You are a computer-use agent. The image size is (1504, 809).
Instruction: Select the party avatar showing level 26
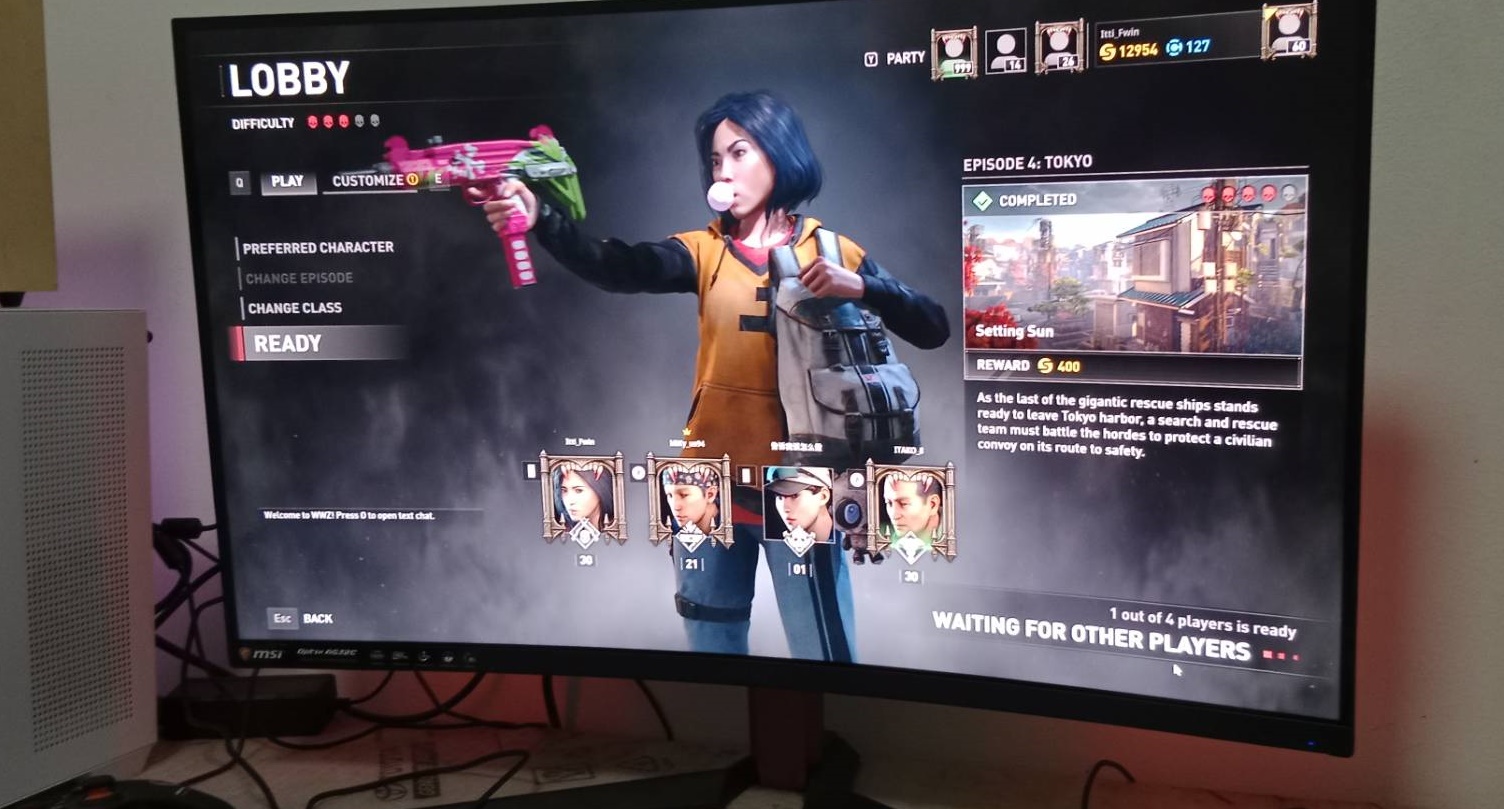point(1059,48)
